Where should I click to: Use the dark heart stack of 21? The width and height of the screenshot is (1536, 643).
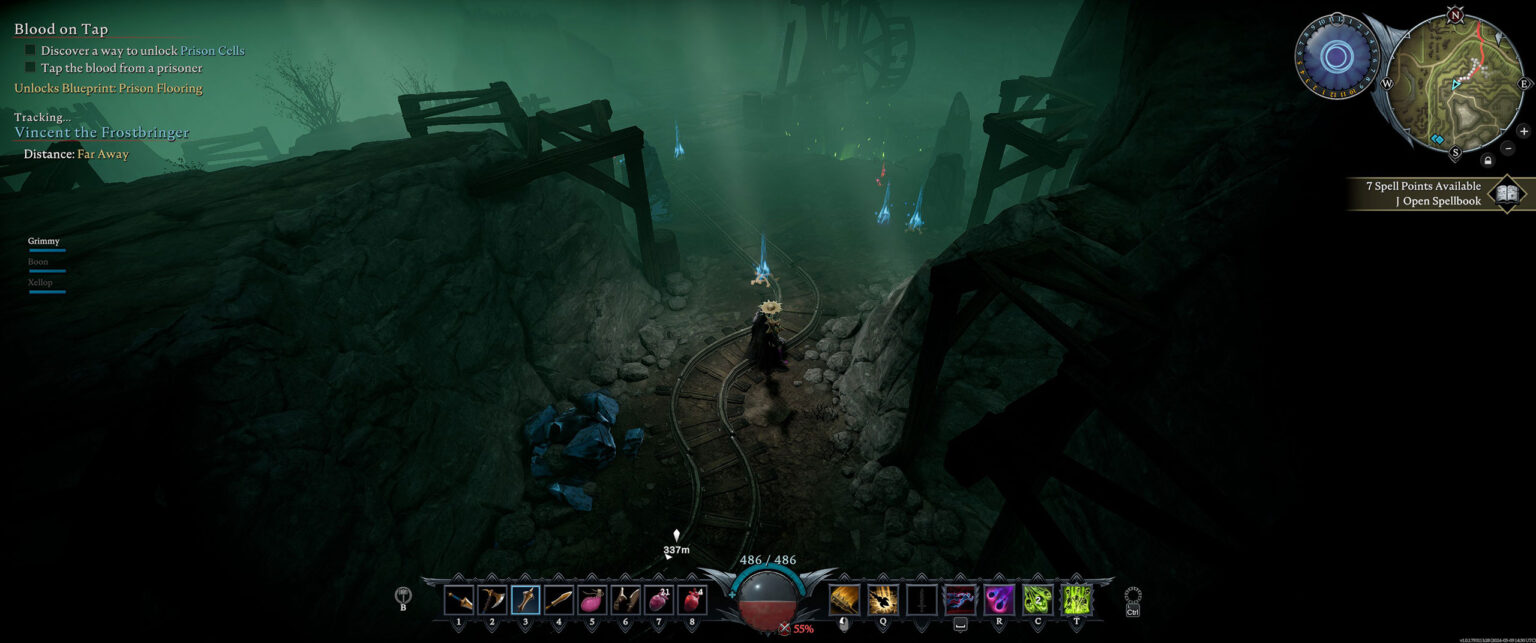pyautogui.click(x=659, y=599)
